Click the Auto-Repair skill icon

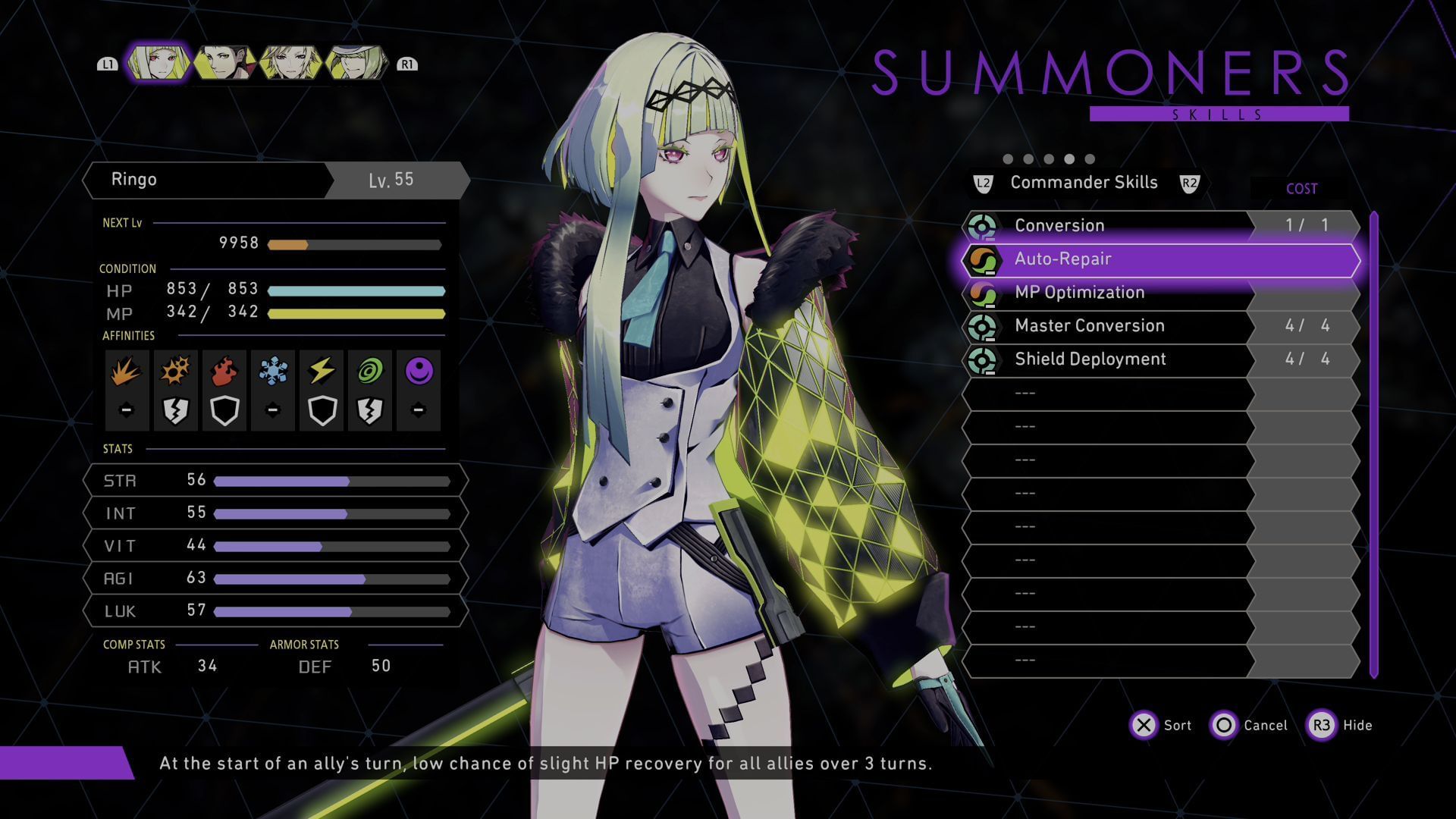coord(984,259)
